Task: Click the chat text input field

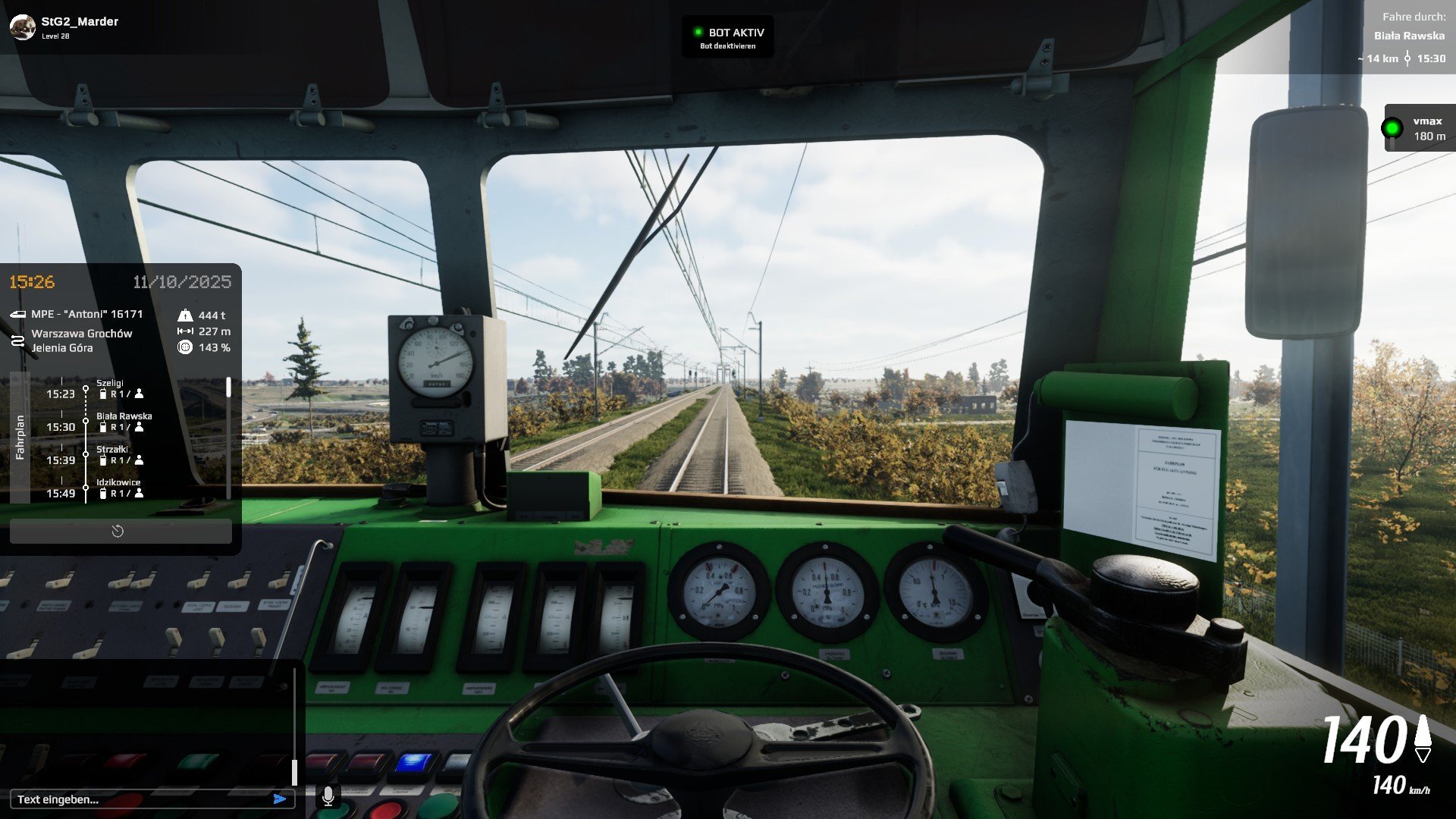Action: (x=140, y=799)
